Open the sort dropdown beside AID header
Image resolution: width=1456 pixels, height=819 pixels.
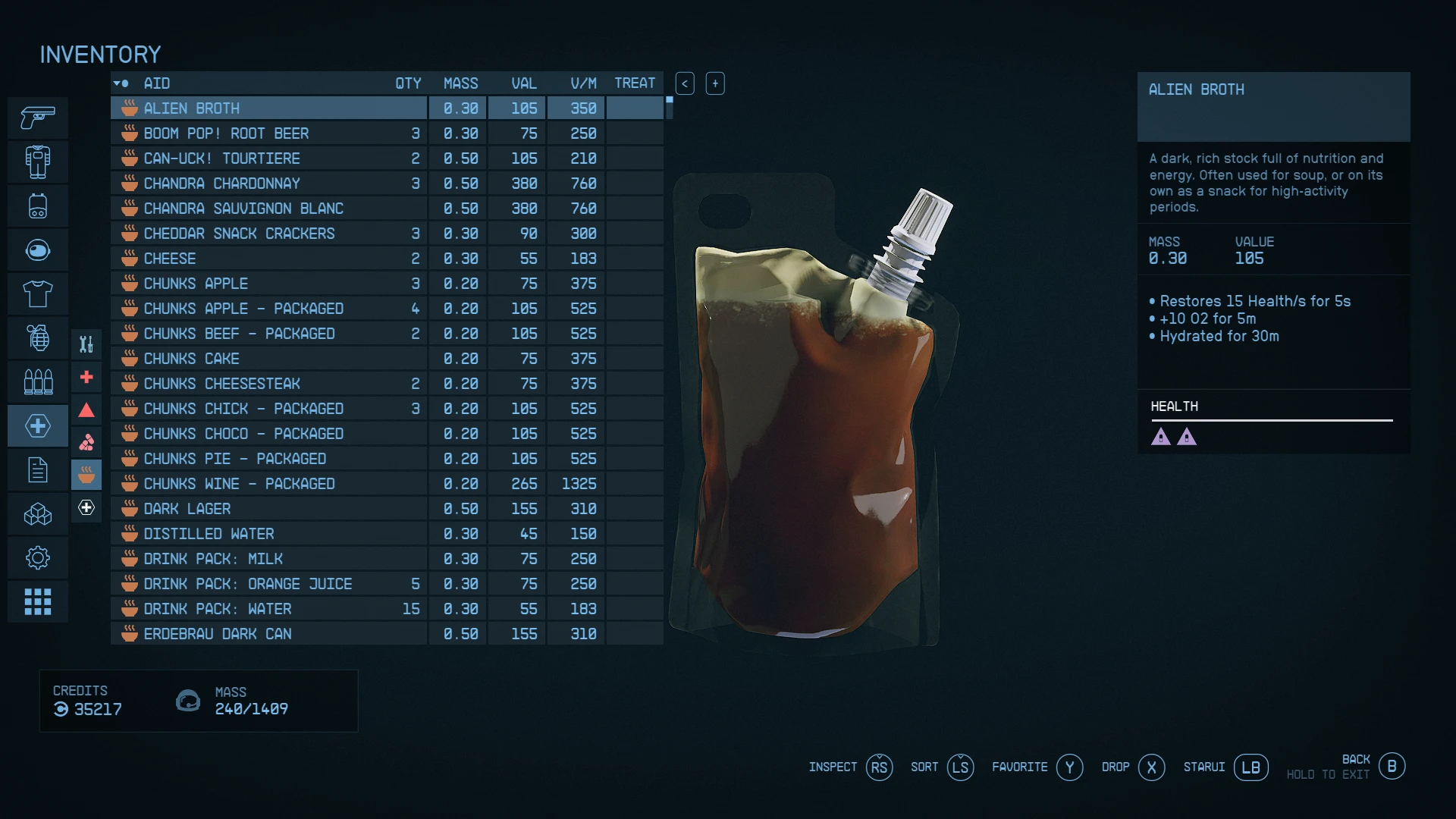coord(121,83)
